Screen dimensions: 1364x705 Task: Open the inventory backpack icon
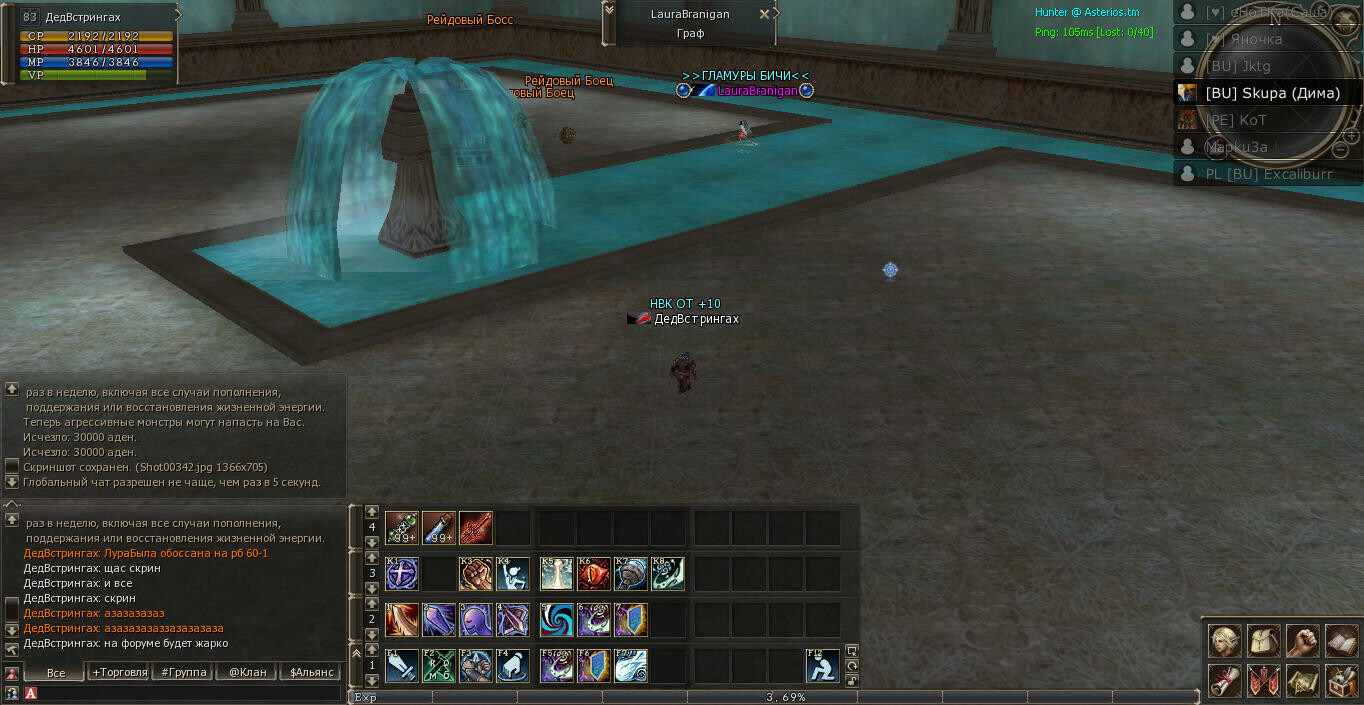coord(1263,641)
